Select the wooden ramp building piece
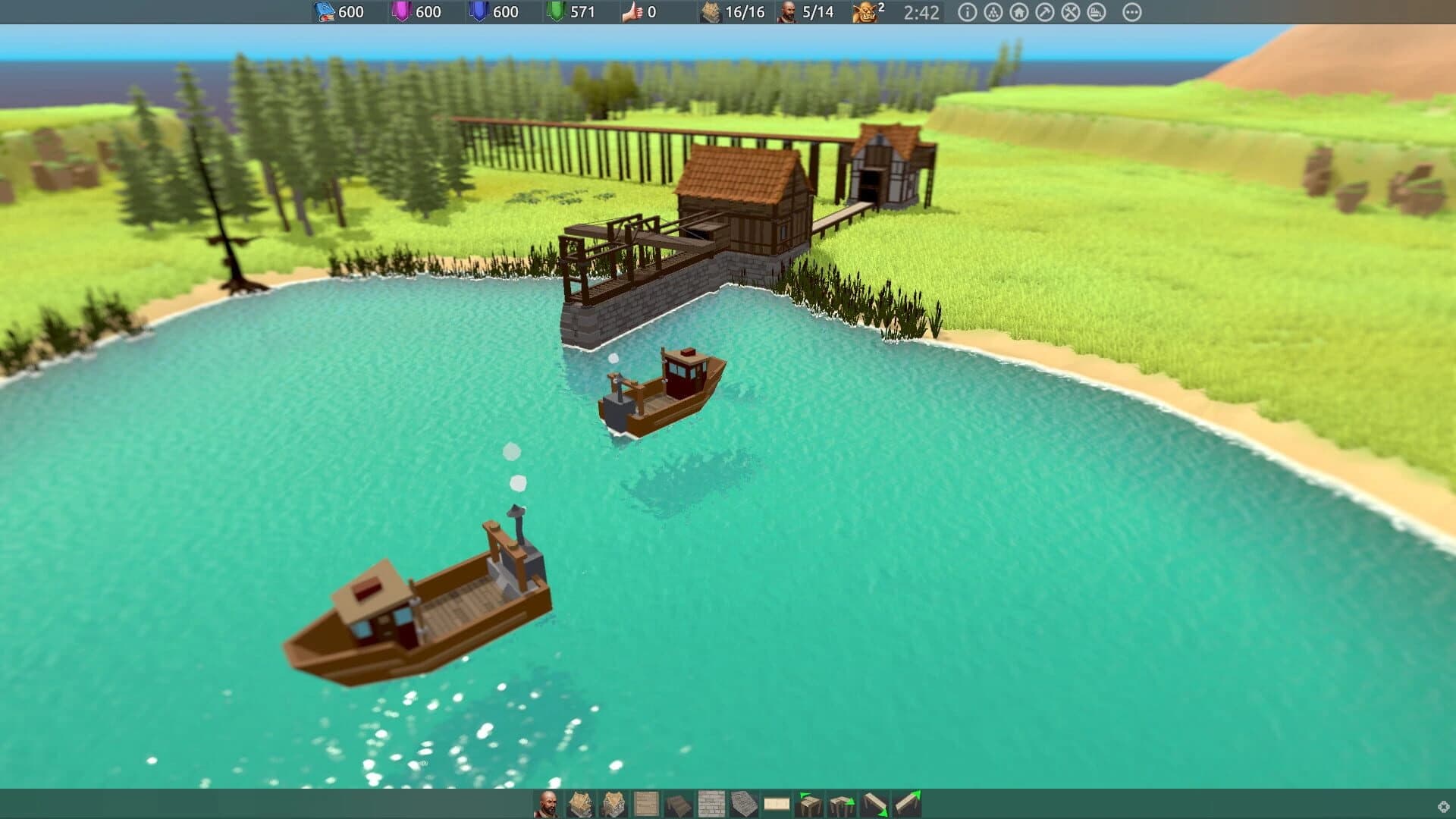Image resolution: width=1456 pixels, height=819 pixels. [x=877, y=802]
